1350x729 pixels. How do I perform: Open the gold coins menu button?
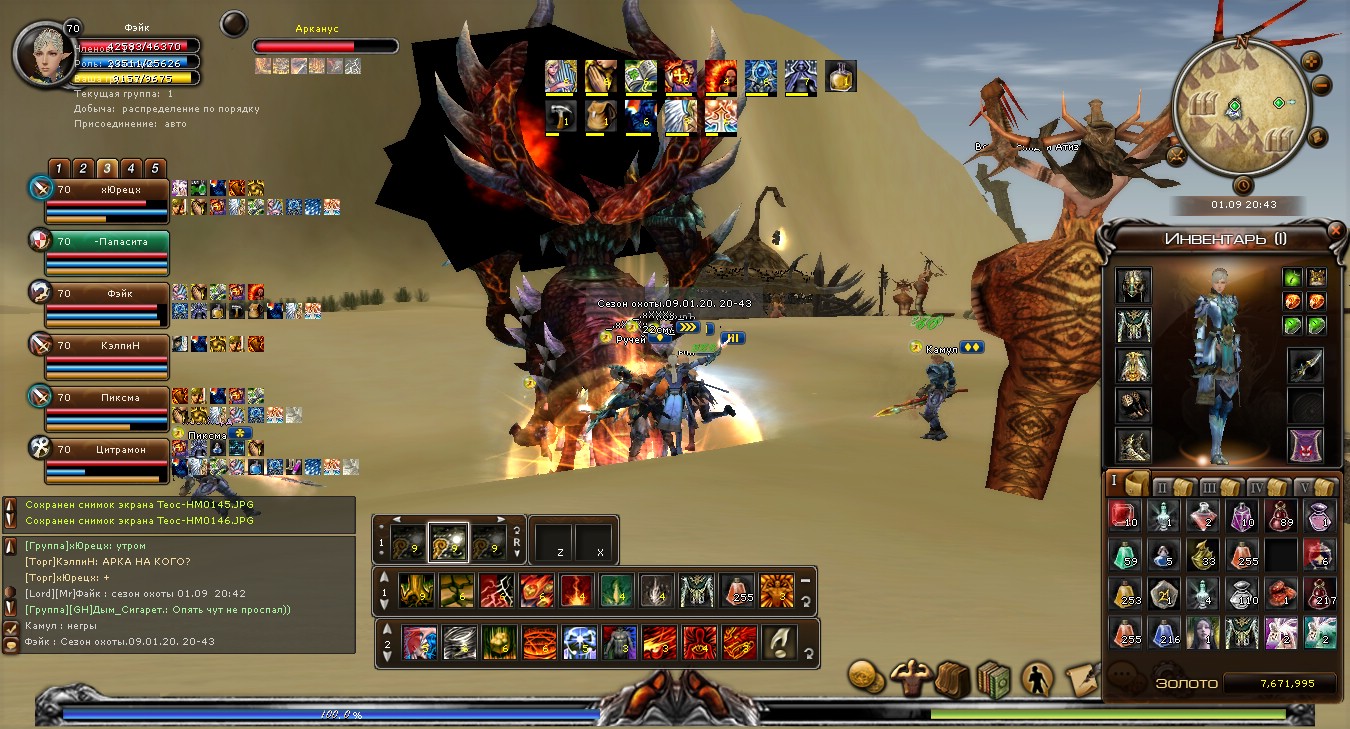(867, 678)
